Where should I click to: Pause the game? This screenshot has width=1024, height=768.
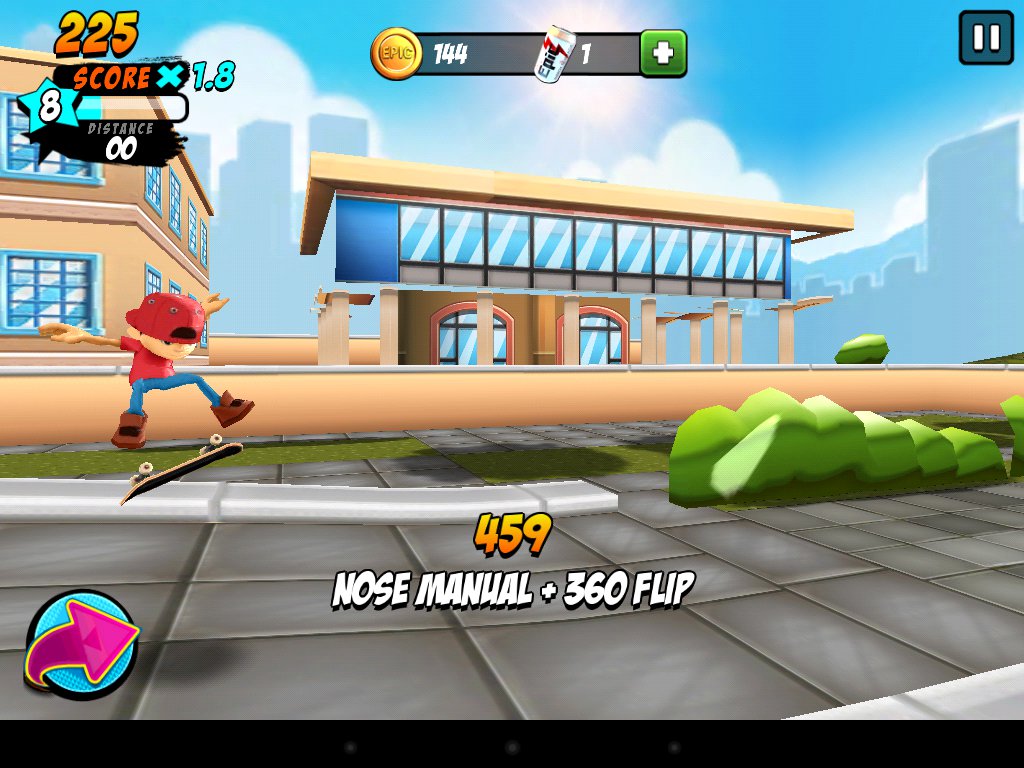pos(985,38)
